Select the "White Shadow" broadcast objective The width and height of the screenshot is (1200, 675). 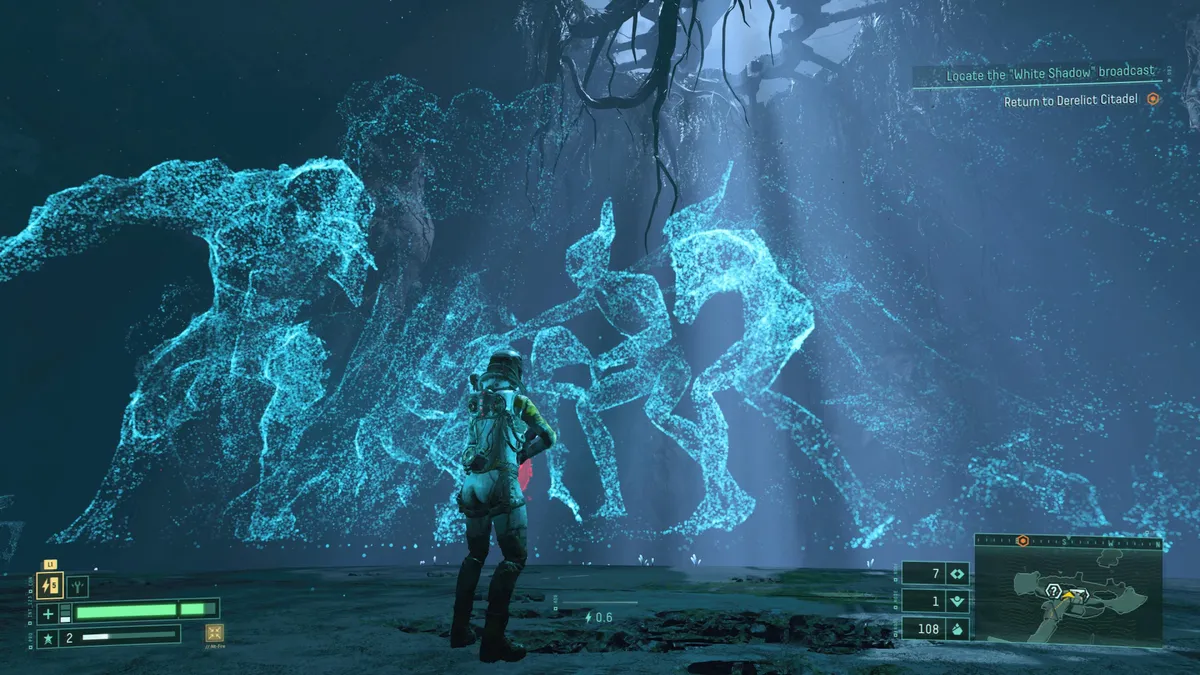pos(1050,74)
